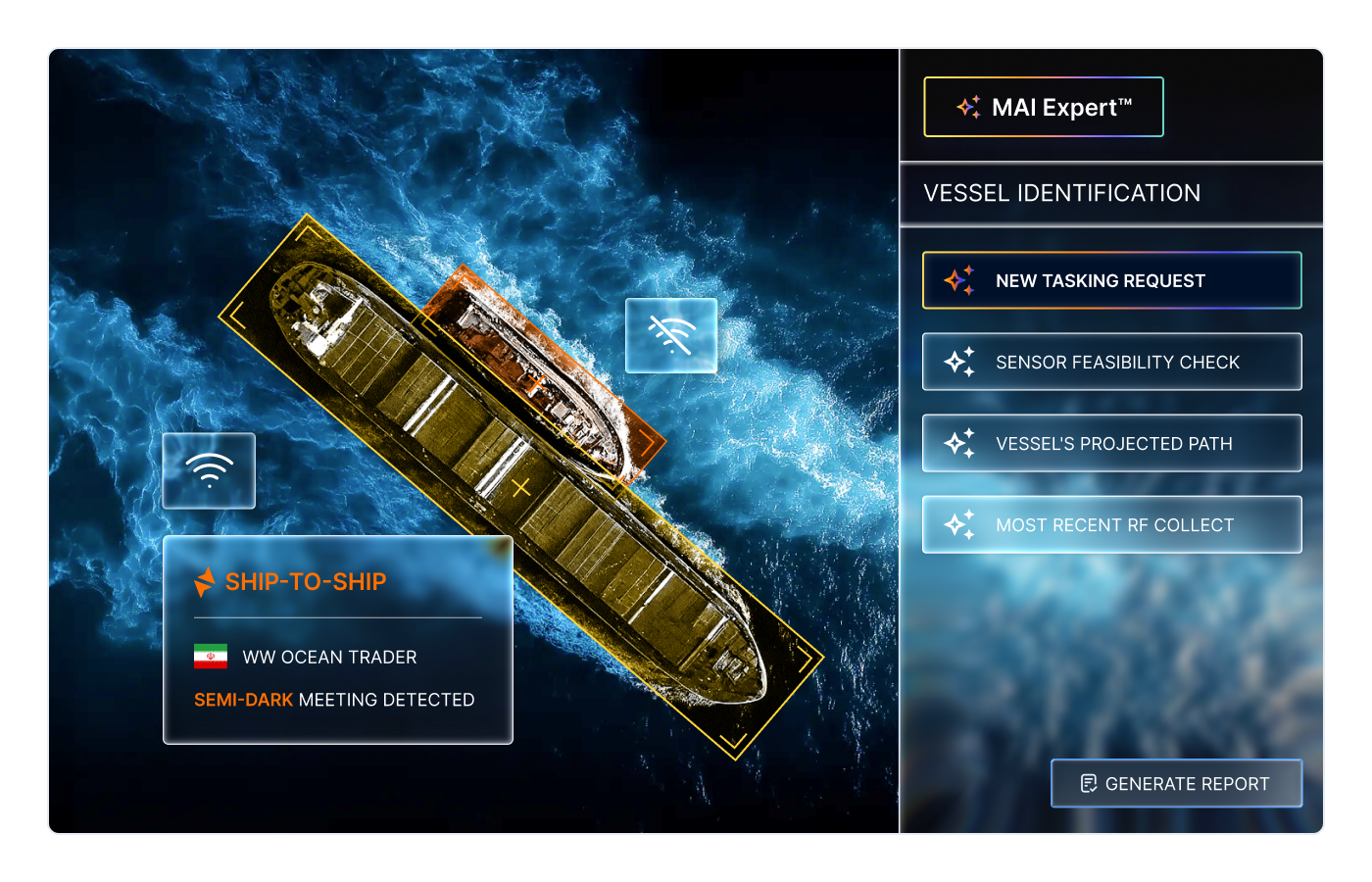Open Vessel's Projected Path
The width and height of the screenshot is (1372, 882).
[x=1112, y=443]
